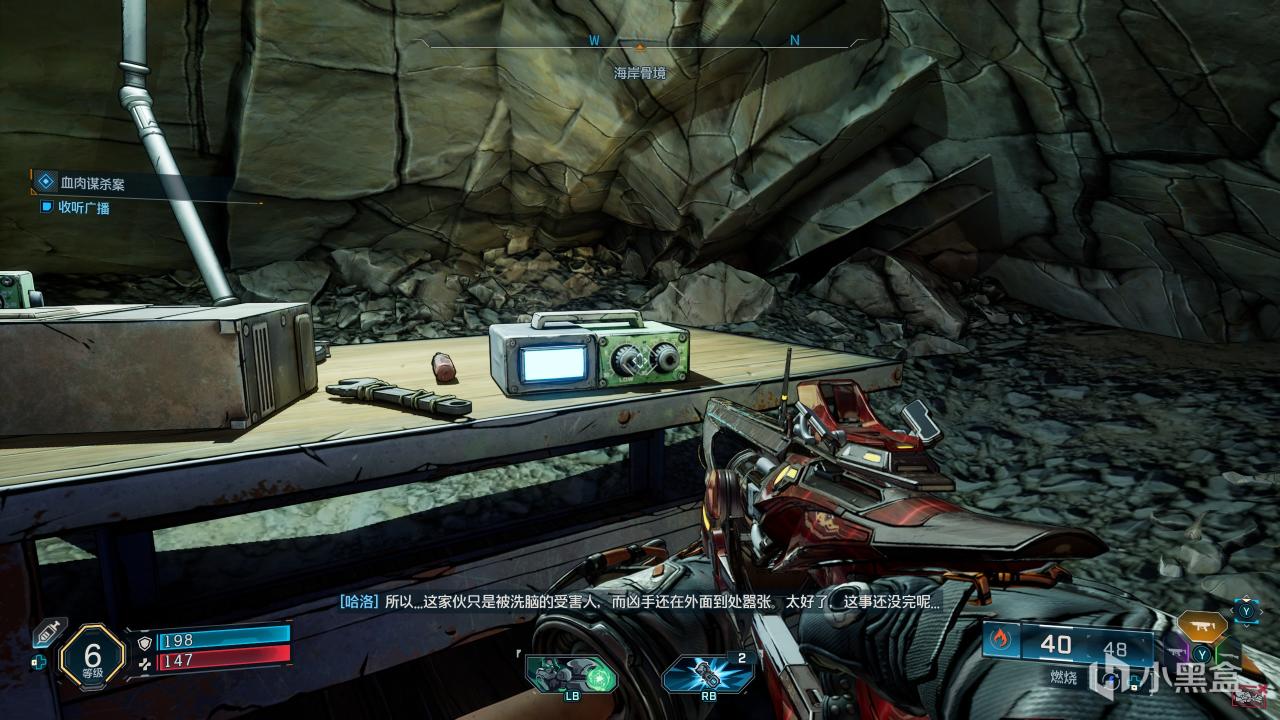
Task: Click the shield icon beside shield bar
Action: coord(145,640)
